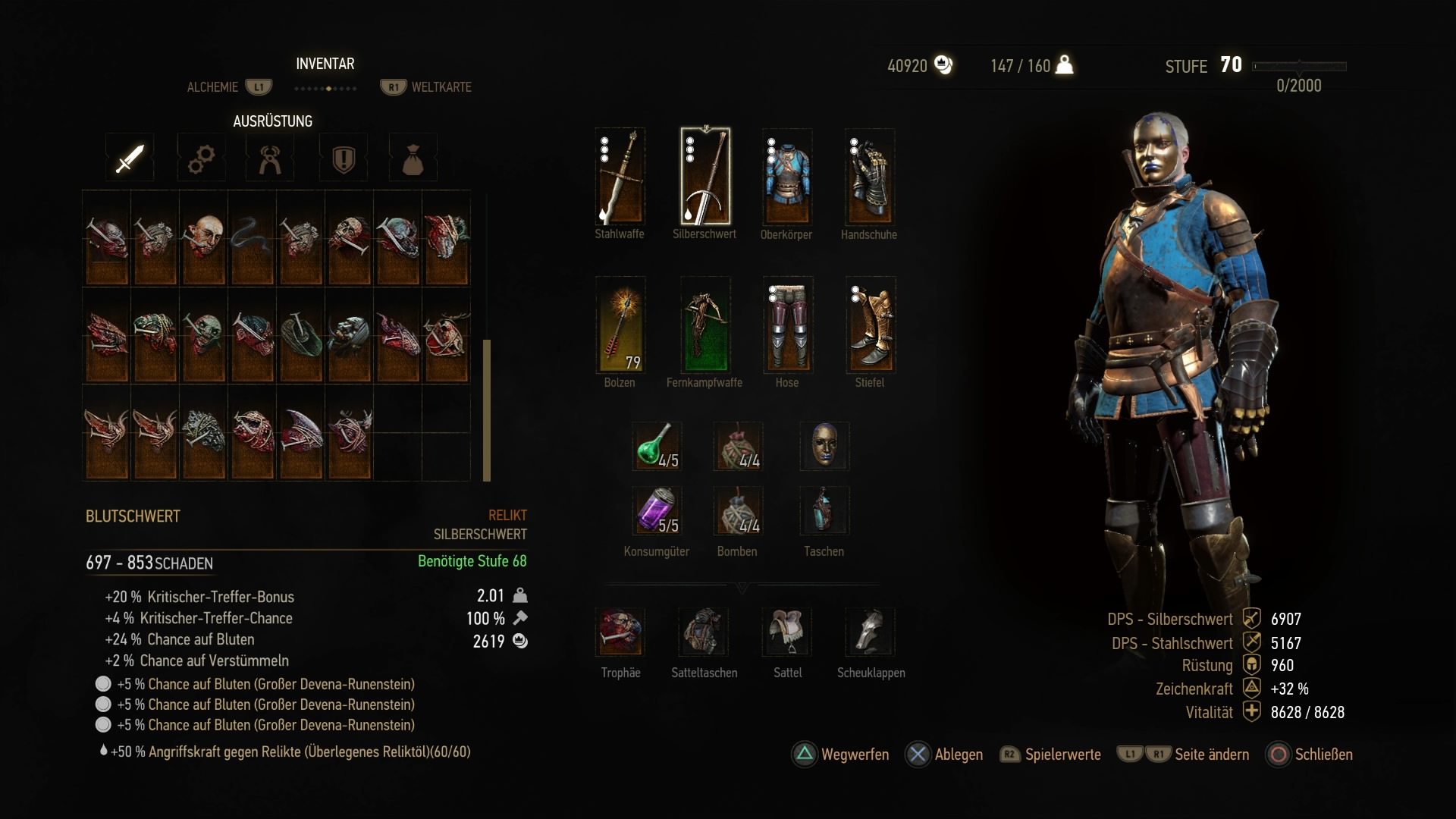
Task: Click the green potion consumable slot
Action: click(657, 446)
